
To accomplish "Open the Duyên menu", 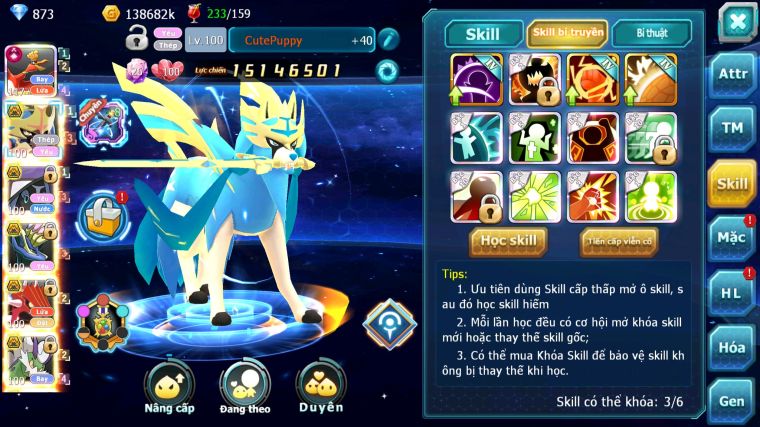I will tap(320, 386).
